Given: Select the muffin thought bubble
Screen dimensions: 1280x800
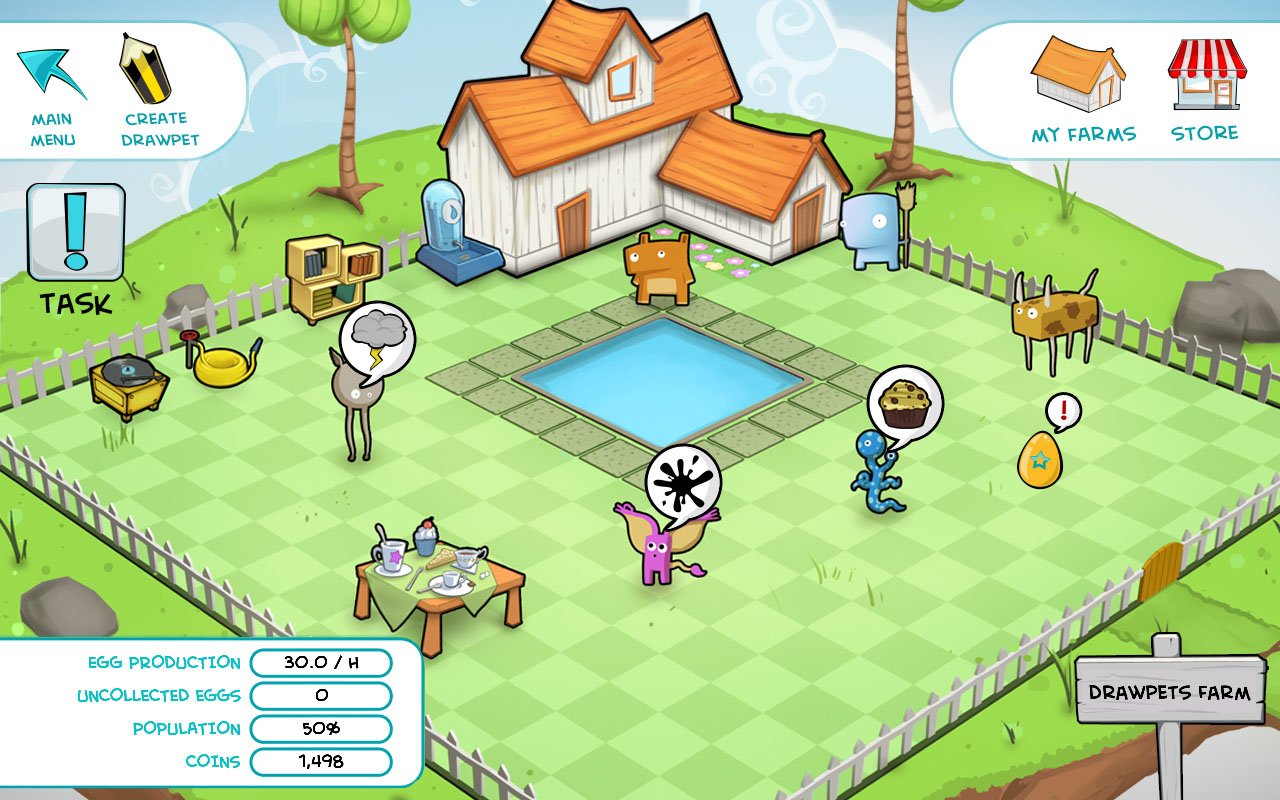Looking at the screenshot, I should [905, 400].
